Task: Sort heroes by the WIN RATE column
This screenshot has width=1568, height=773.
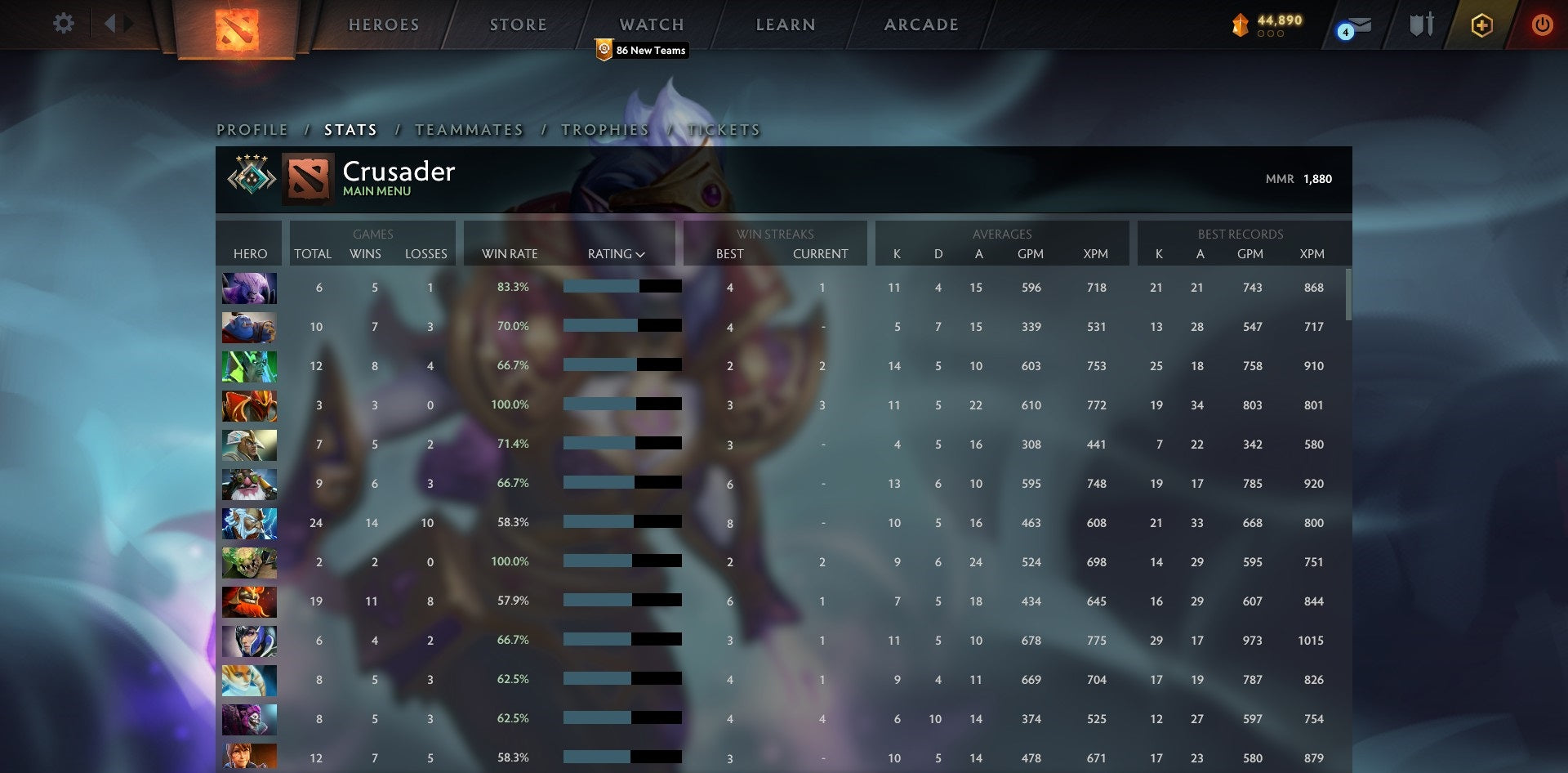Action: pyautogui.click(x=509, y=253)
